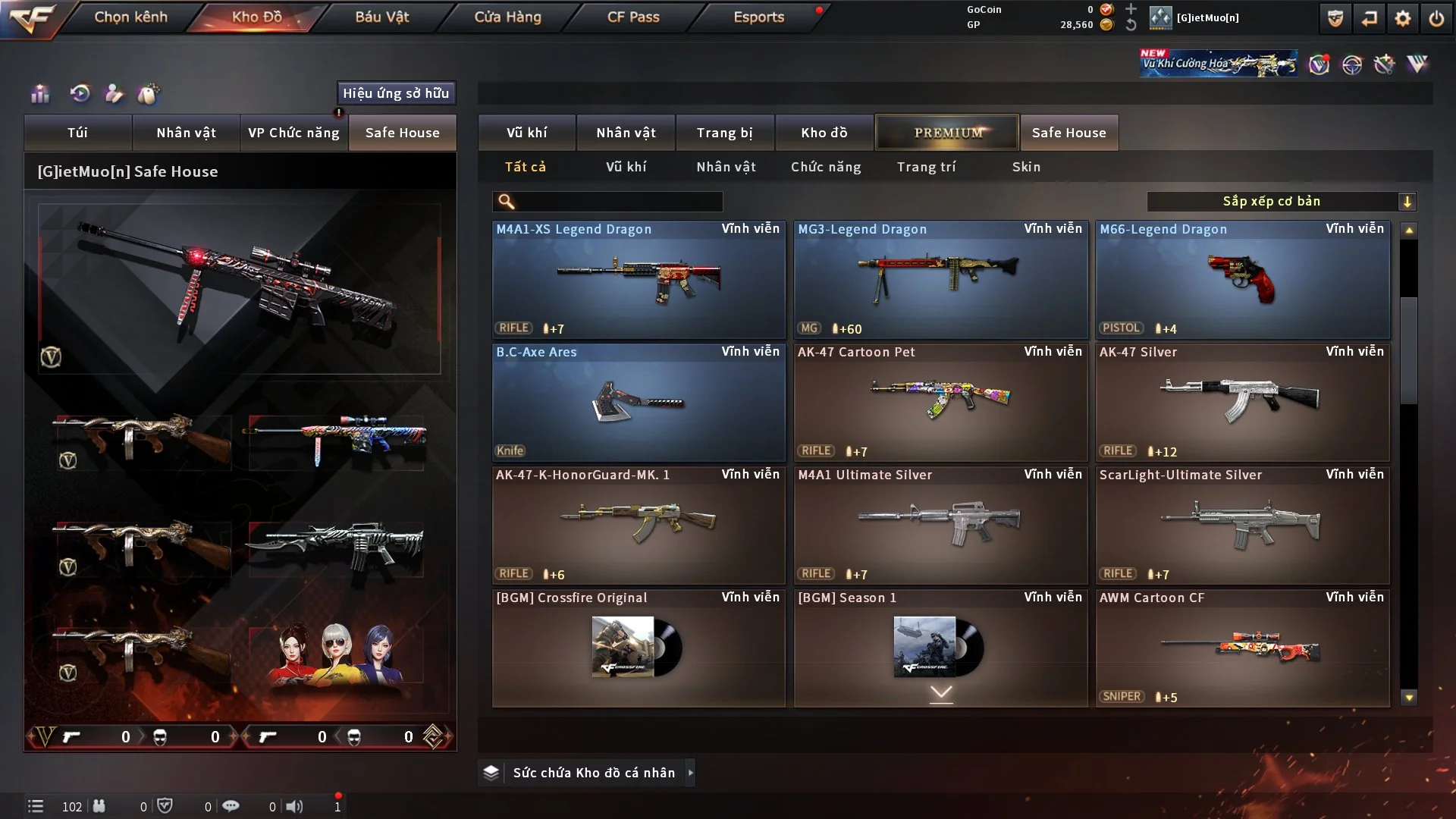Select the Vũ khí inventory tab
The width and height of the screenshot is (1456, 819).
(x=526, y=133)
